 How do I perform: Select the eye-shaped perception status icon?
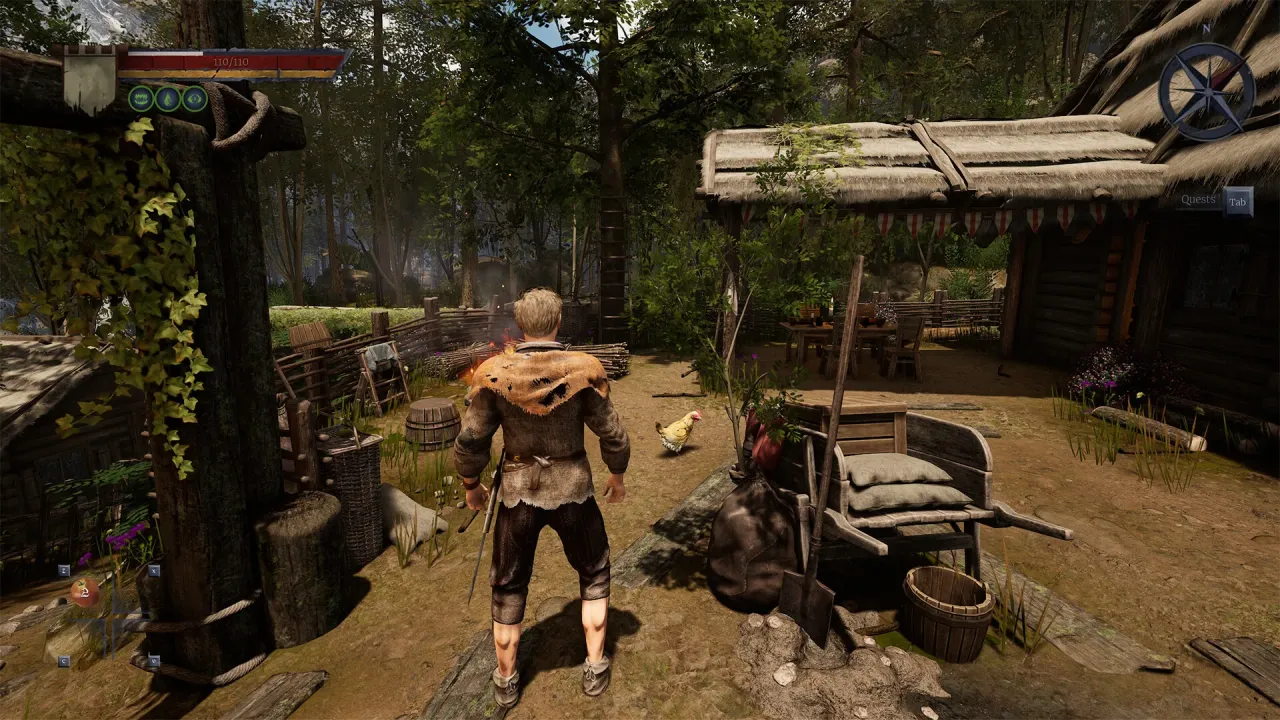point(194,98)
